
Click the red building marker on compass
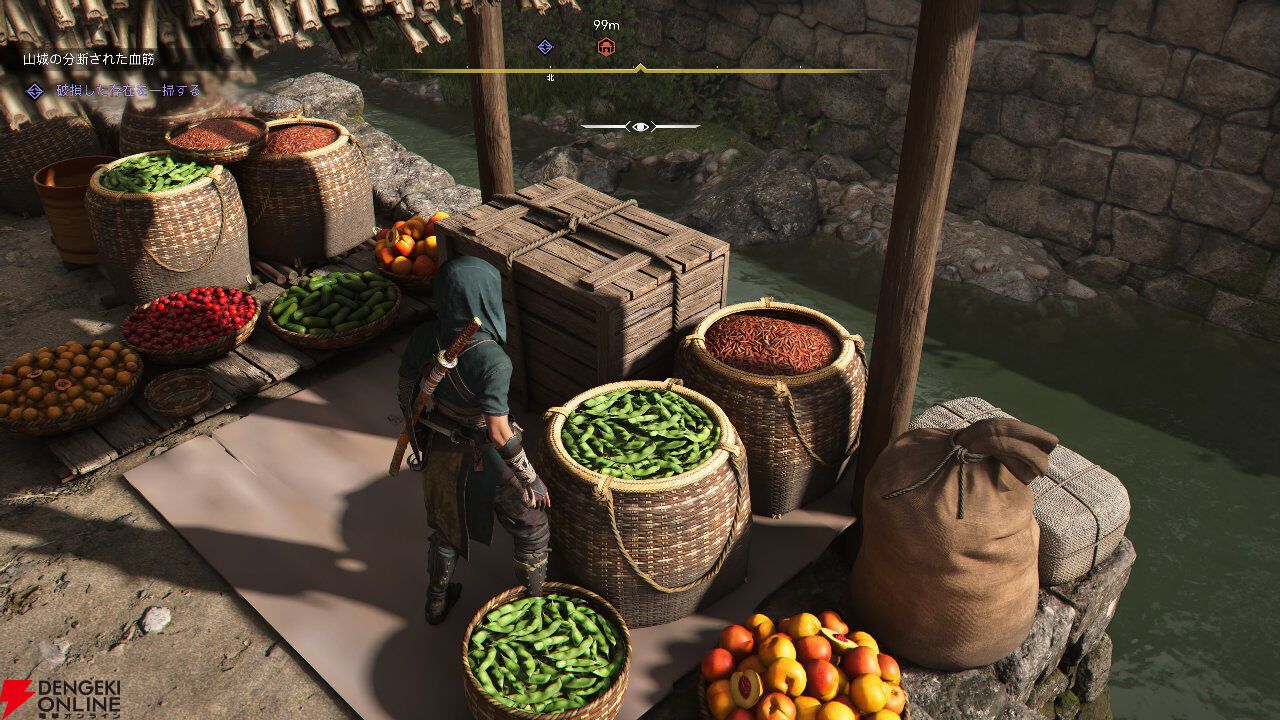pos(605,46)
